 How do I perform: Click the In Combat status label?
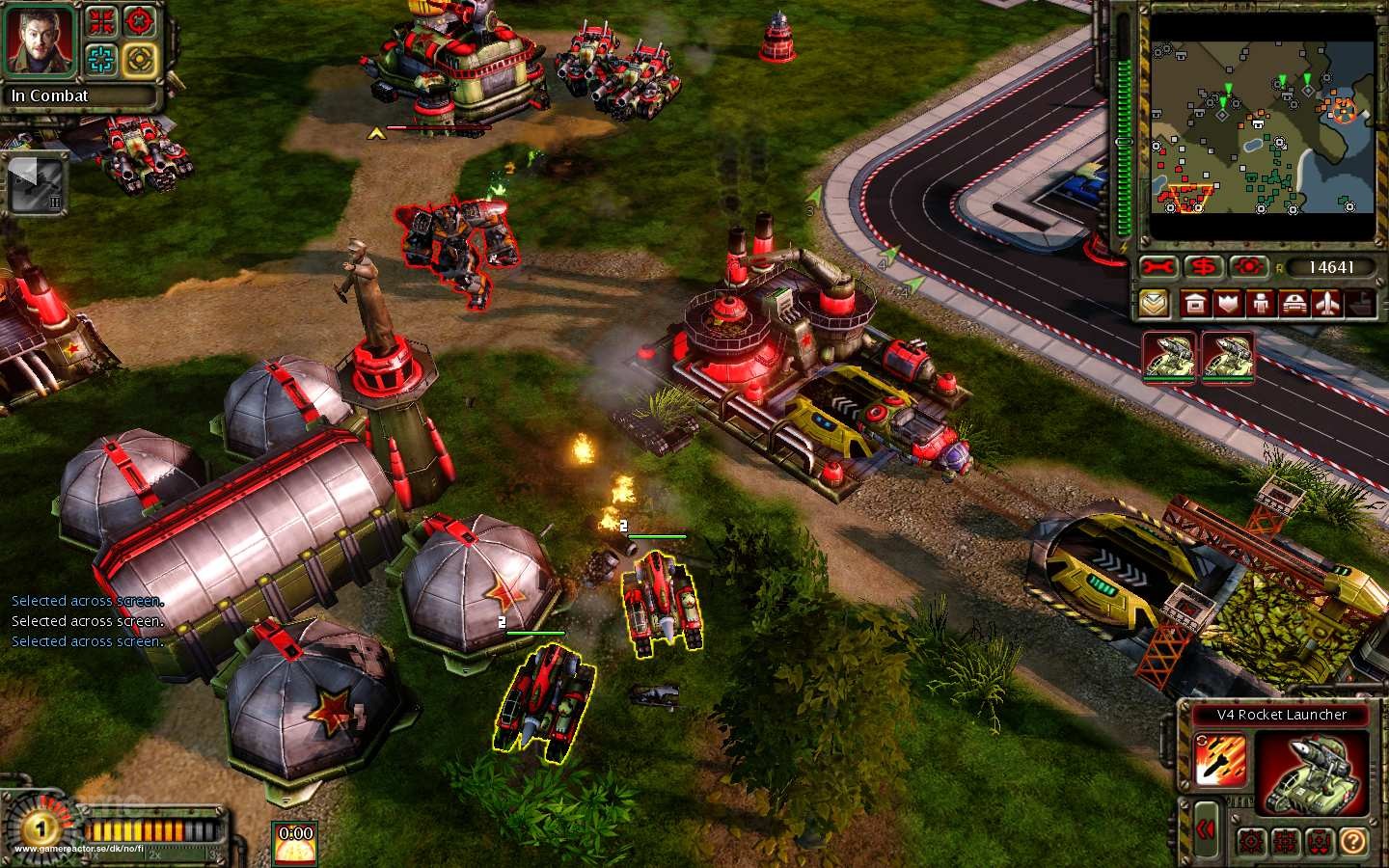pos(48,96)
